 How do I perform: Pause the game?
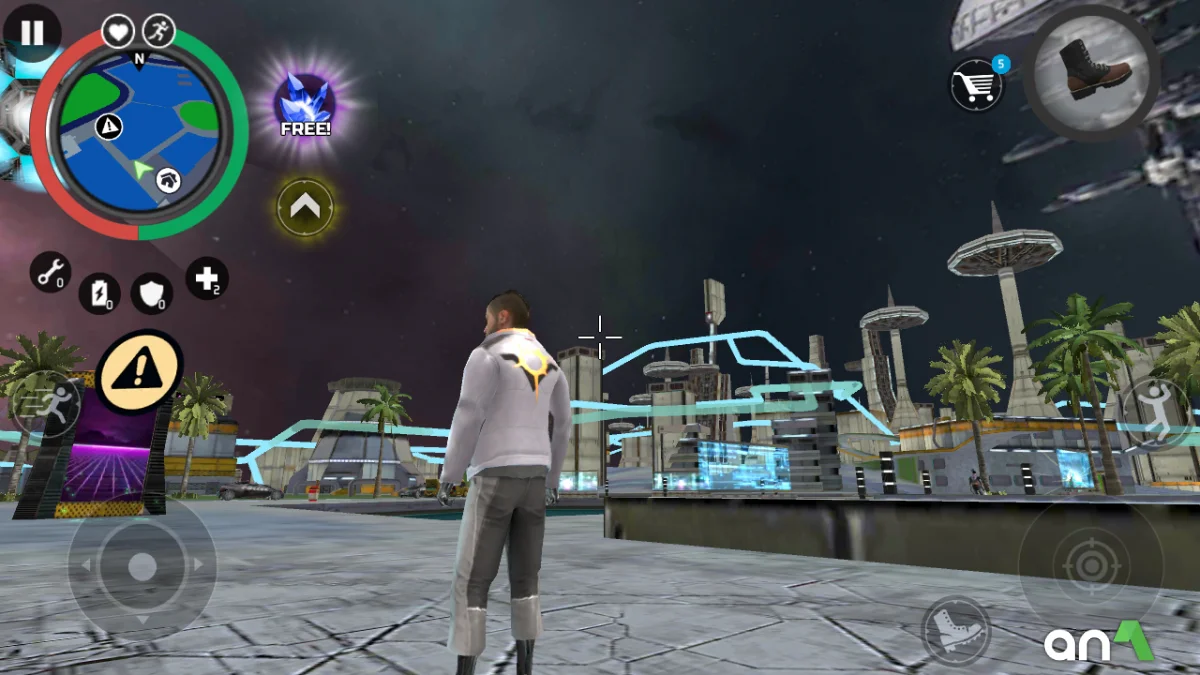(x=32, y=33)
